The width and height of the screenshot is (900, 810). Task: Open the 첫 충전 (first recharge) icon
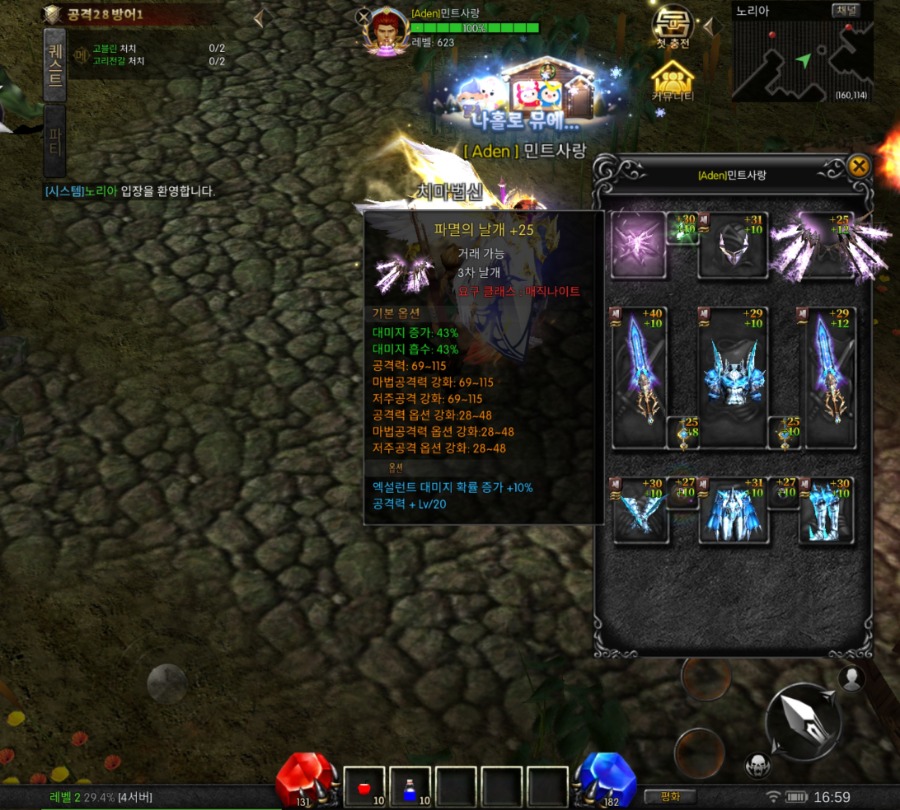[x=672, y=29]
